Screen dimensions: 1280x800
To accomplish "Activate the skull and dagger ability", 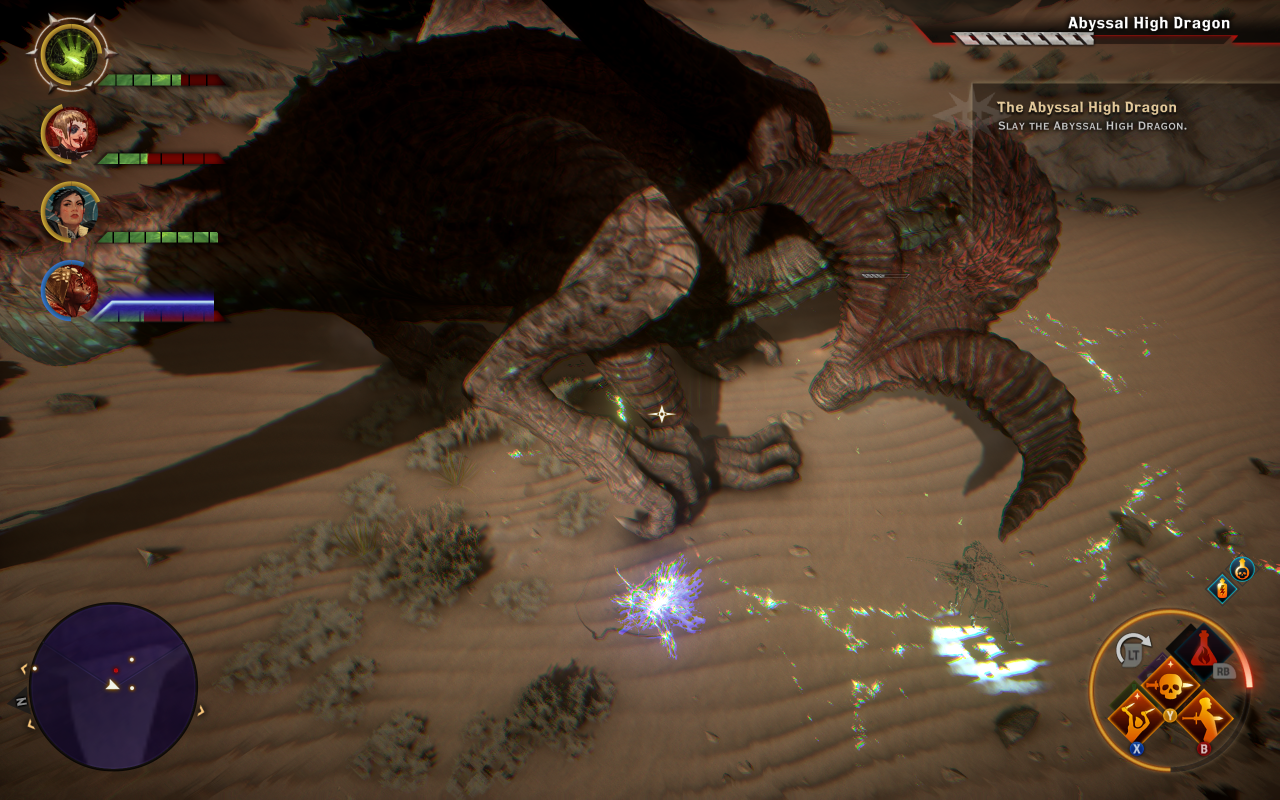I will [1169, 686].
